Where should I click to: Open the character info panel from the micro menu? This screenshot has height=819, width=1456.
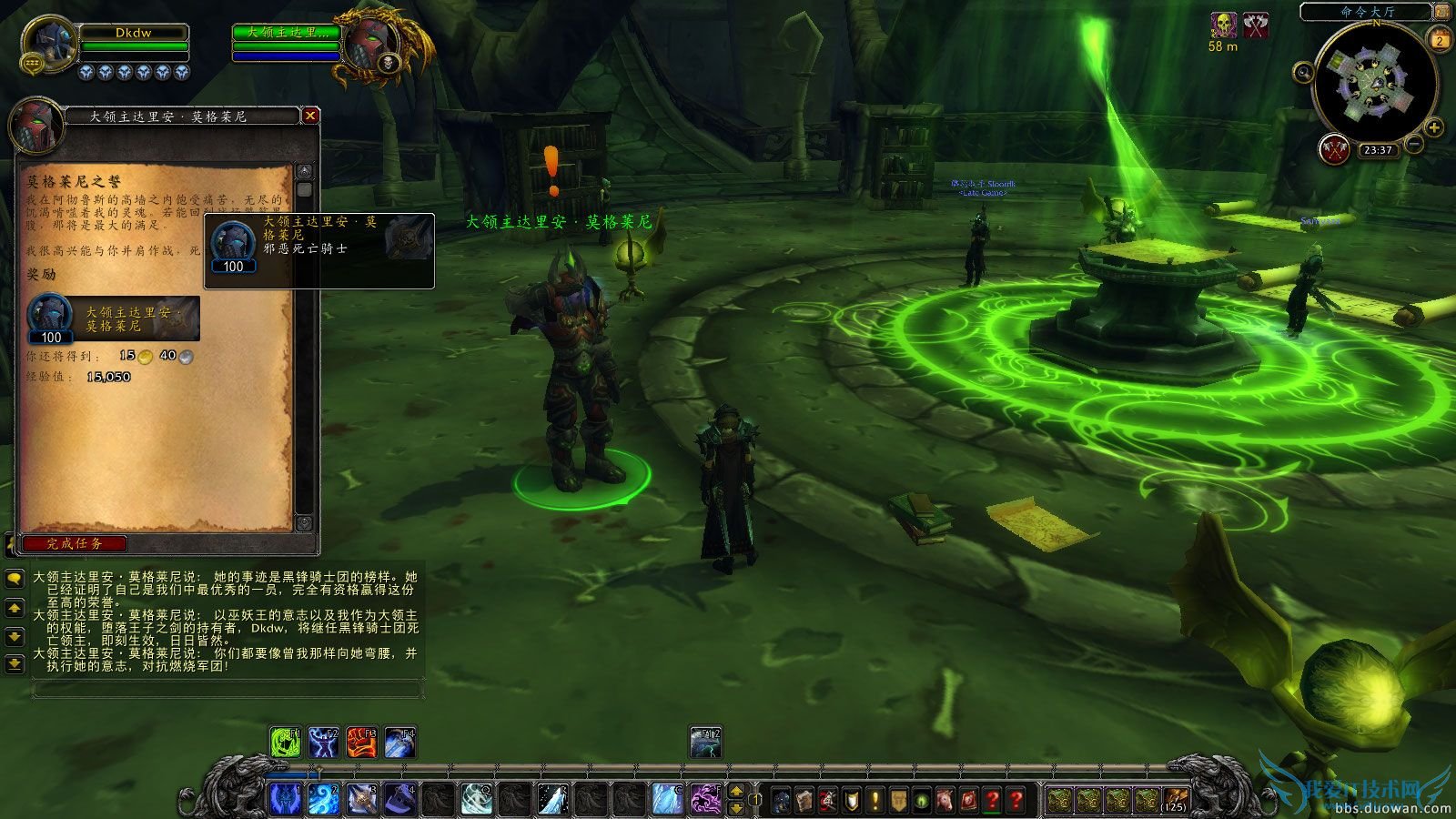click(780, 799)
